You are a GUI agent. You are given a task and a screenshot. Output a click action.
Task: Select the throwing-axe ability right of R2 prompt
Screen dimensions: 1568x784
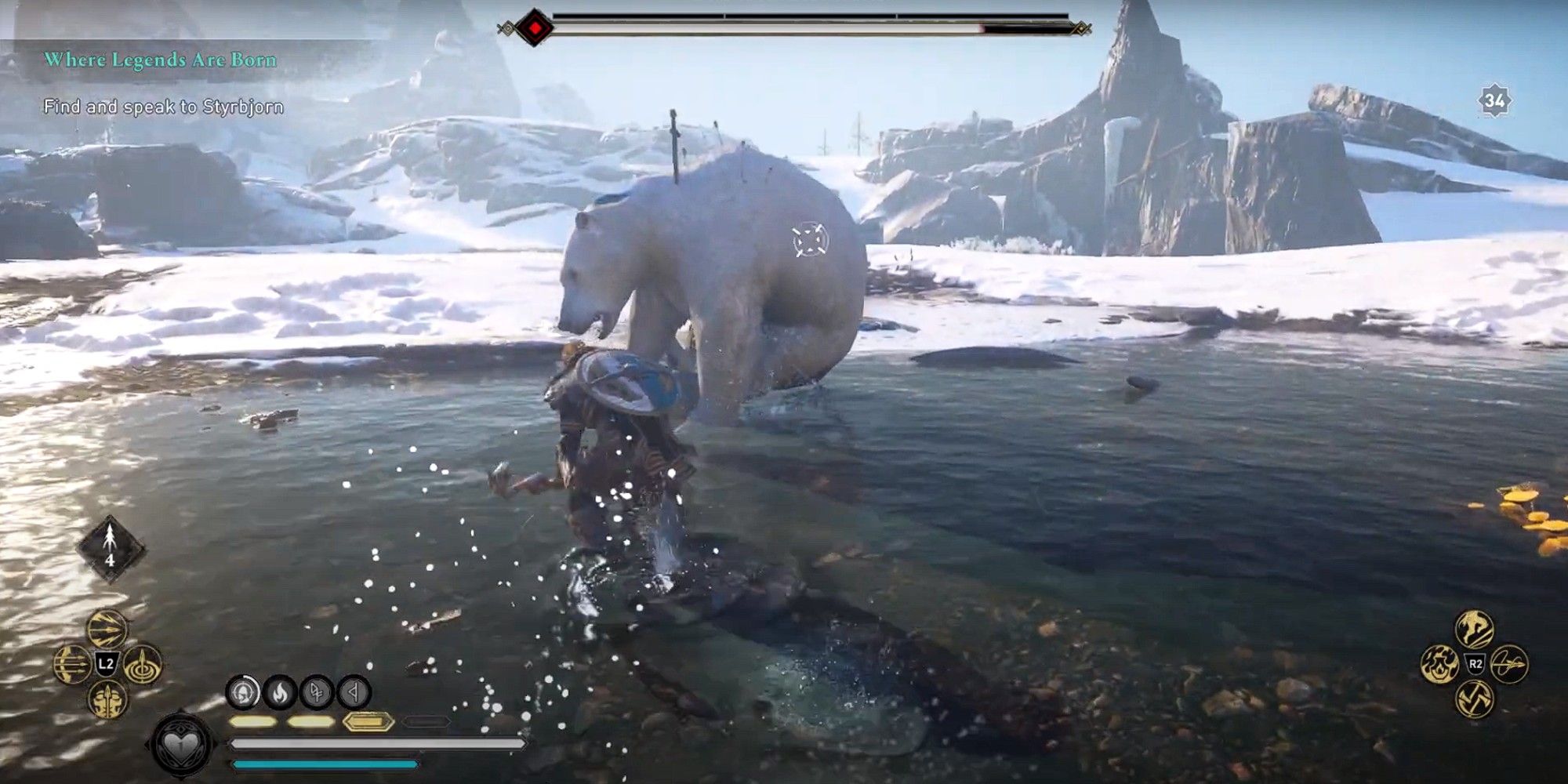[1510, 663]
